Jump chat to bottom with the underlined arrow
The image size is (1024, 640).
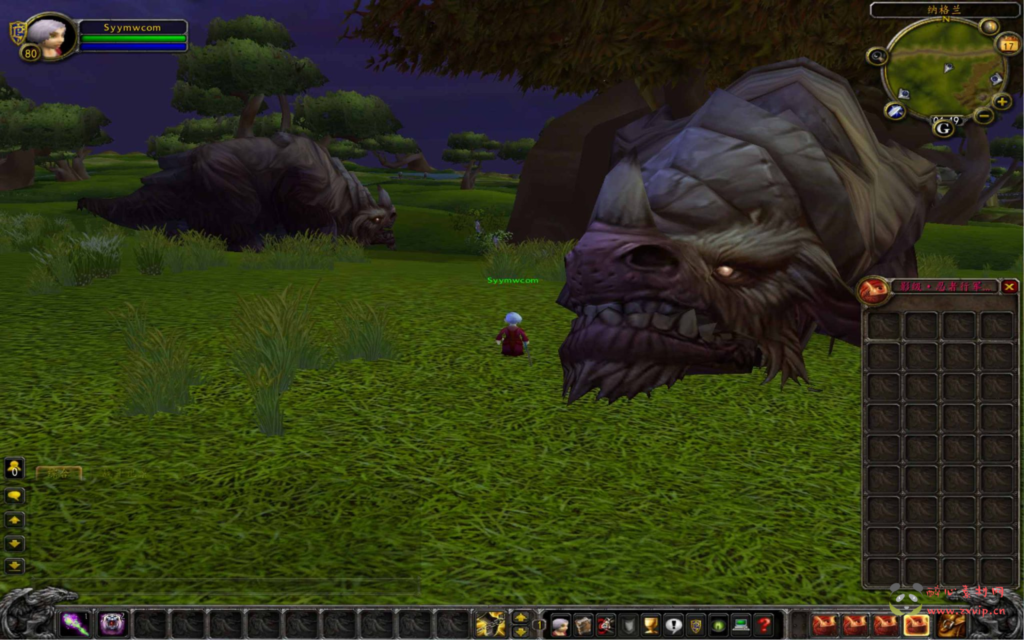point(15,566)
